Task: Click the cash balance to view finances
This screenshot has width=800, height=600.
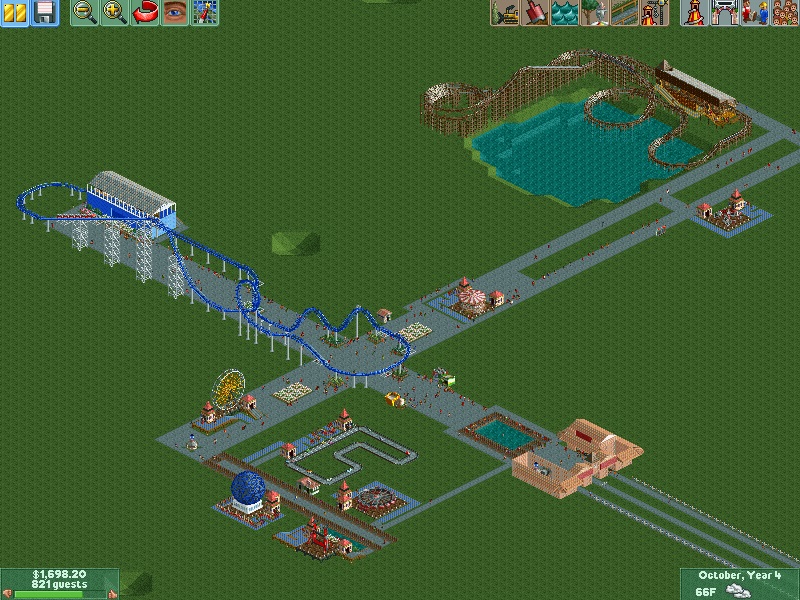Action: pos(59,574)
